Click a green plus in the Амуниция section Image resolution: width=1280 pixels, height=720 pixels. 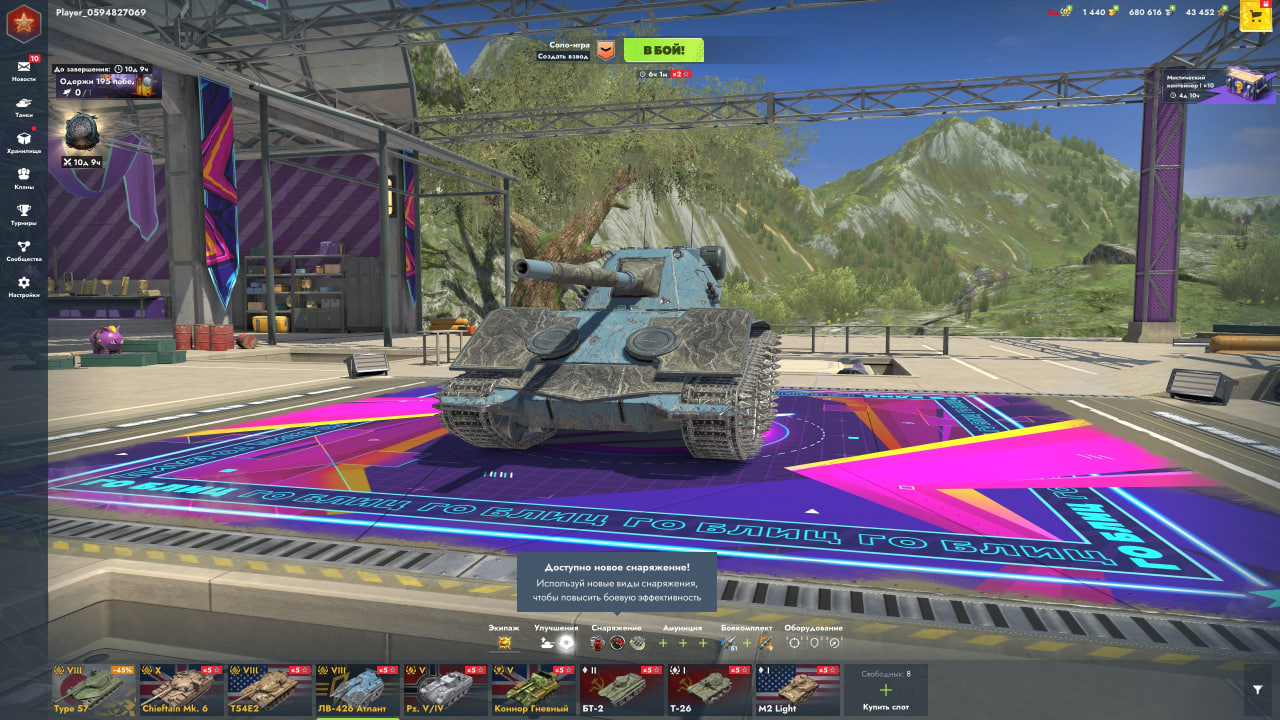pyautogui.click(x=661, y=644)
